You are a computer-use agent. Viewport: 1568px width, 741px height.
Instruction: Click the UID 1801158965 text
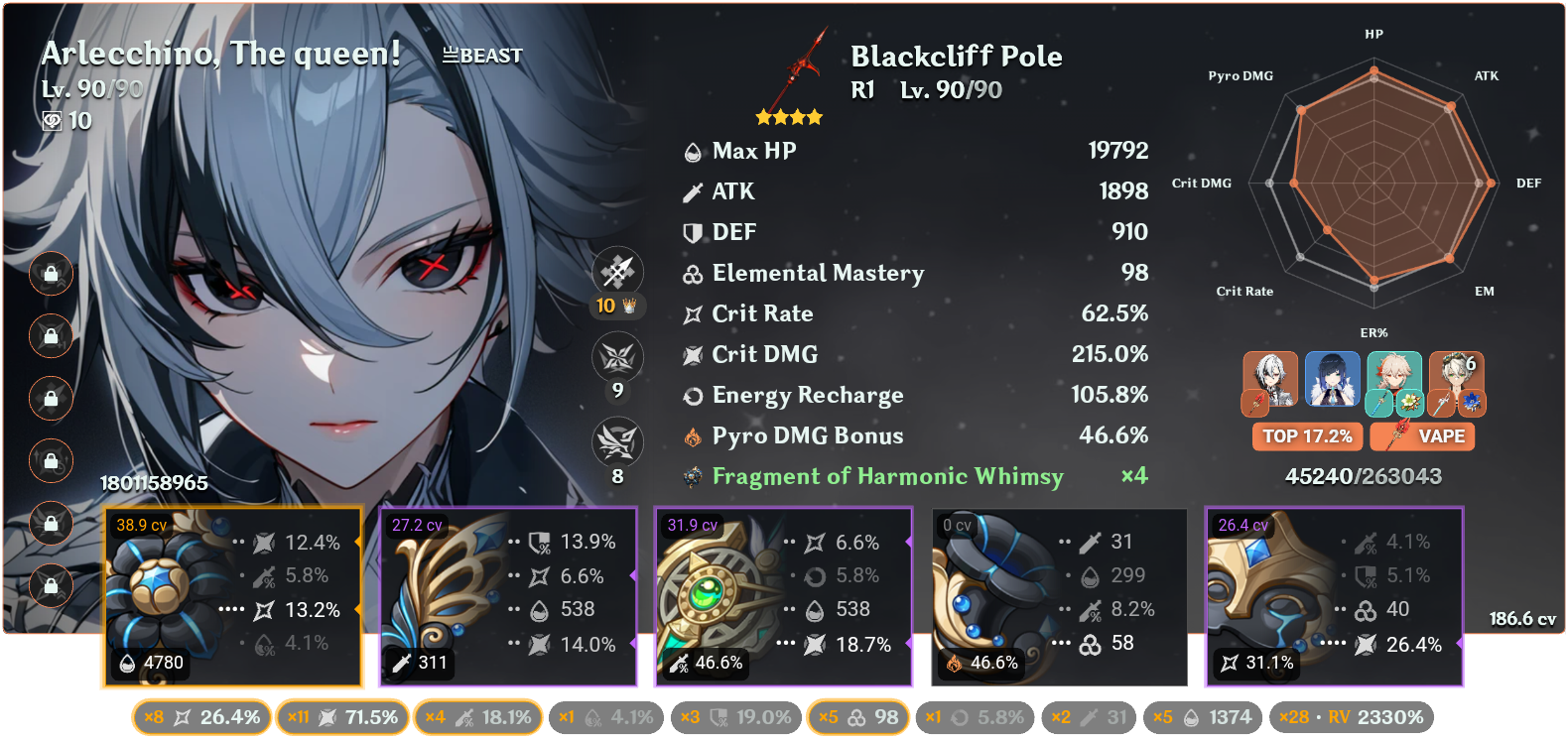[154, 484]
